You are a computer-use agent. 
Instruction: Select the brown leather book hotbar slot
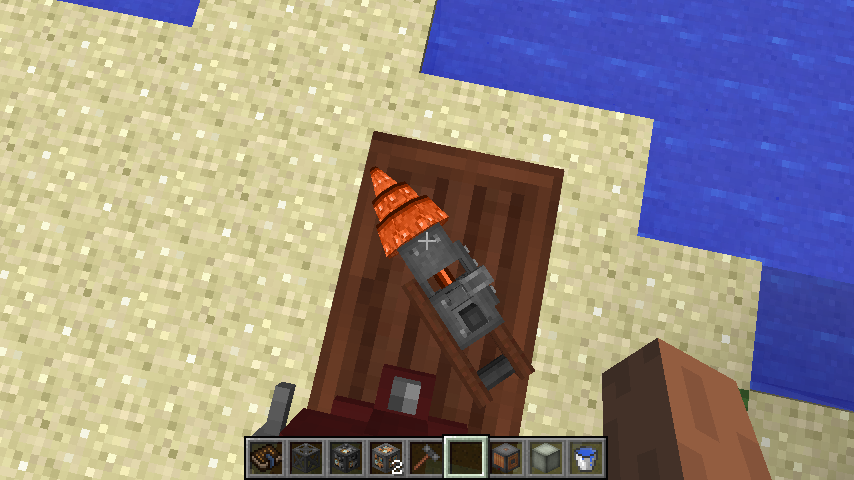tap(266, 458)
